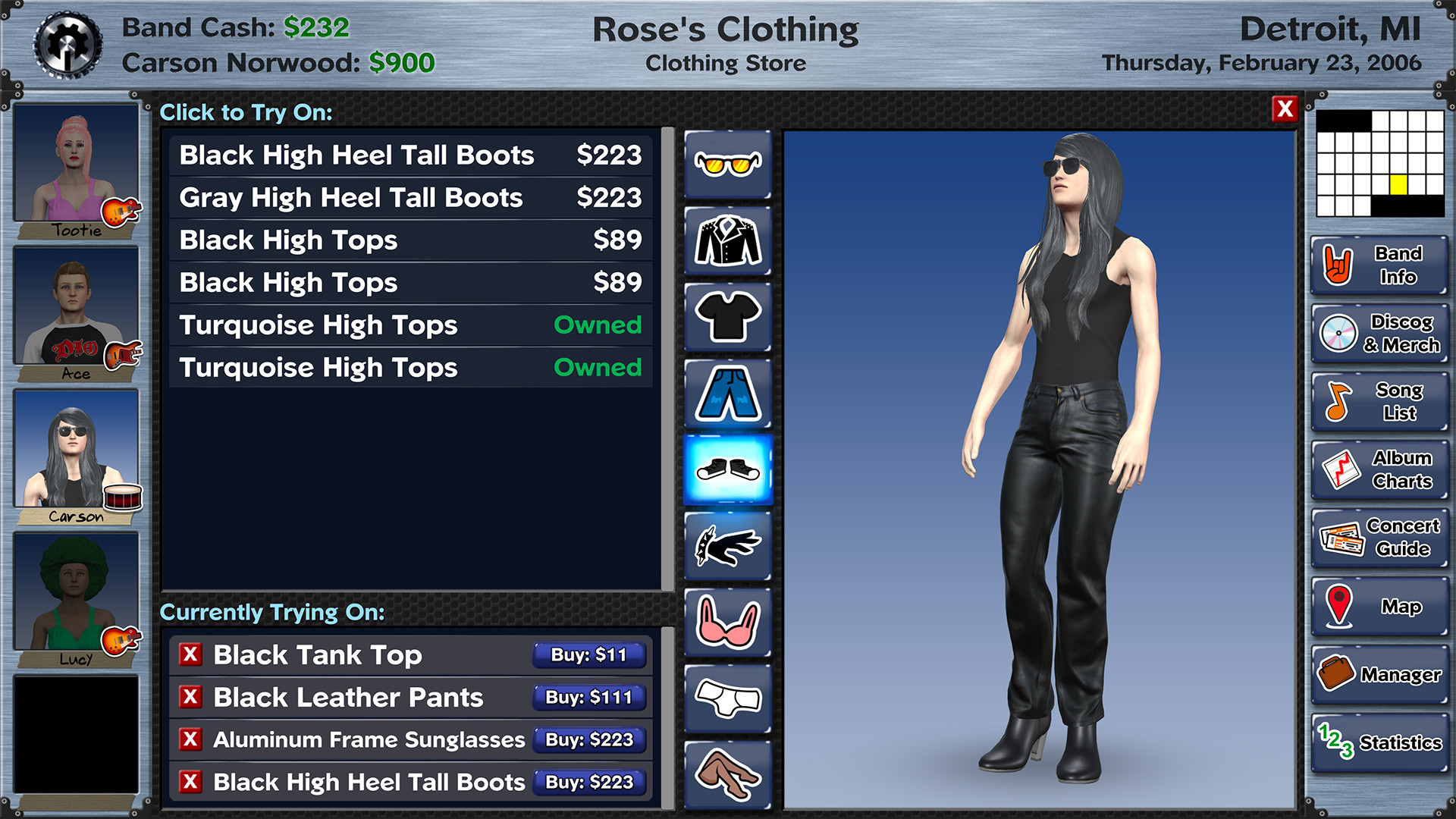Open the jeans clothing category
Screen dimensions: 1456x819
[726, 391]
